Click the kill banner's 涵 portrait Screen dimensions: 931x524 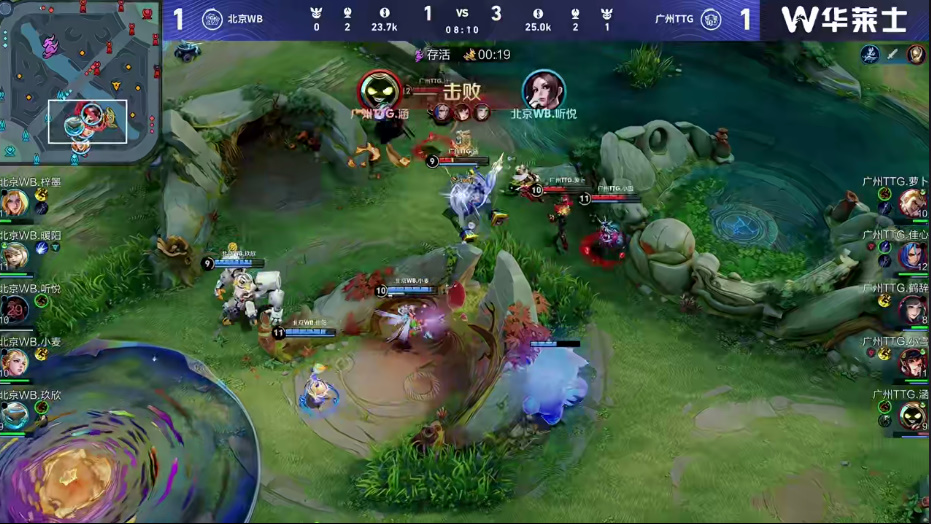381,91
